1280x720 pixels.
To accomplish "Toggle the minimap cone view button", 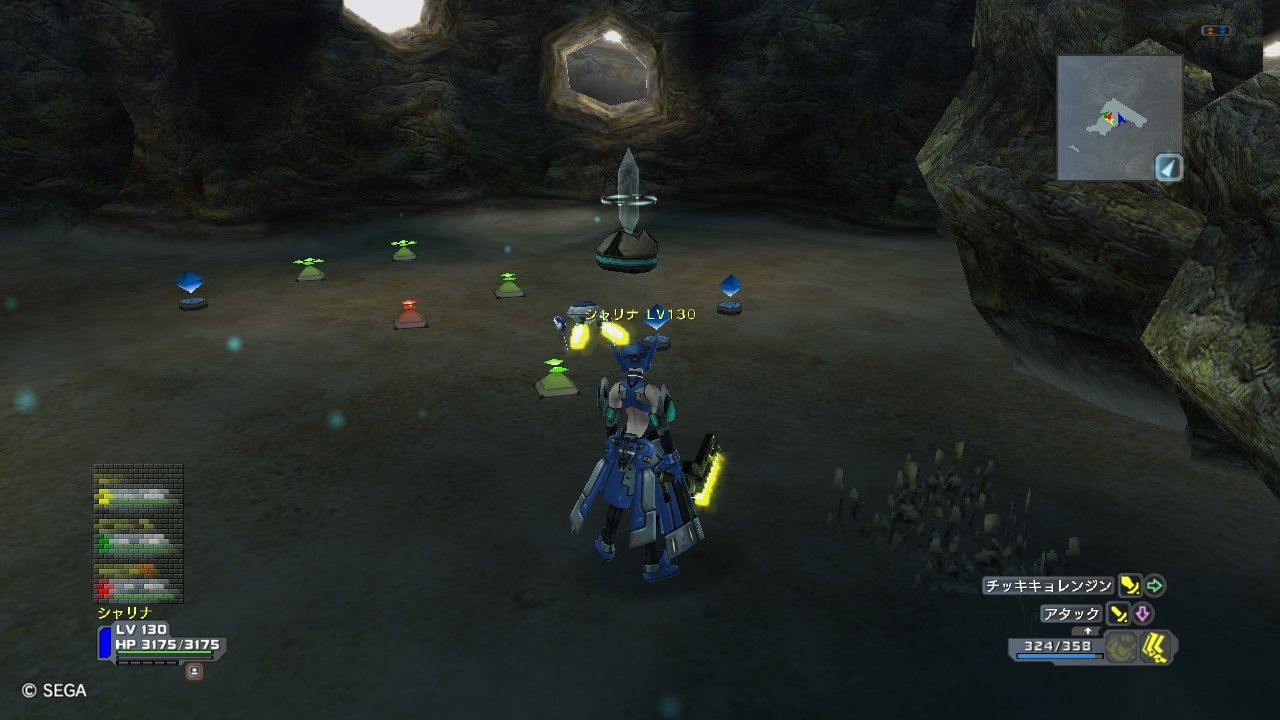I will (1169, 167).
